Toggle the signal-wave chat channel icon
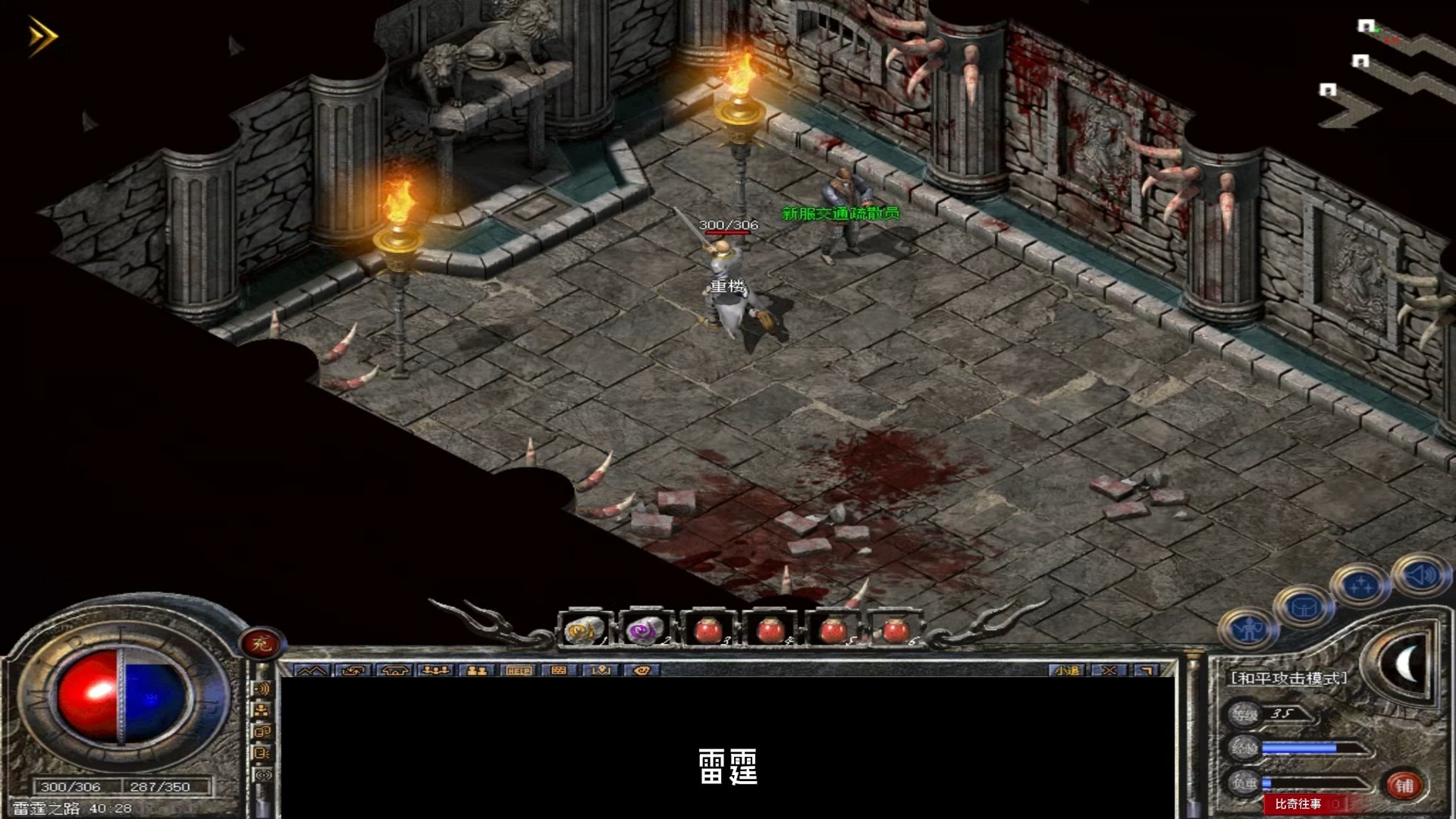The height and width of the screenshot is (819, 1456). [x=262, y=689]
